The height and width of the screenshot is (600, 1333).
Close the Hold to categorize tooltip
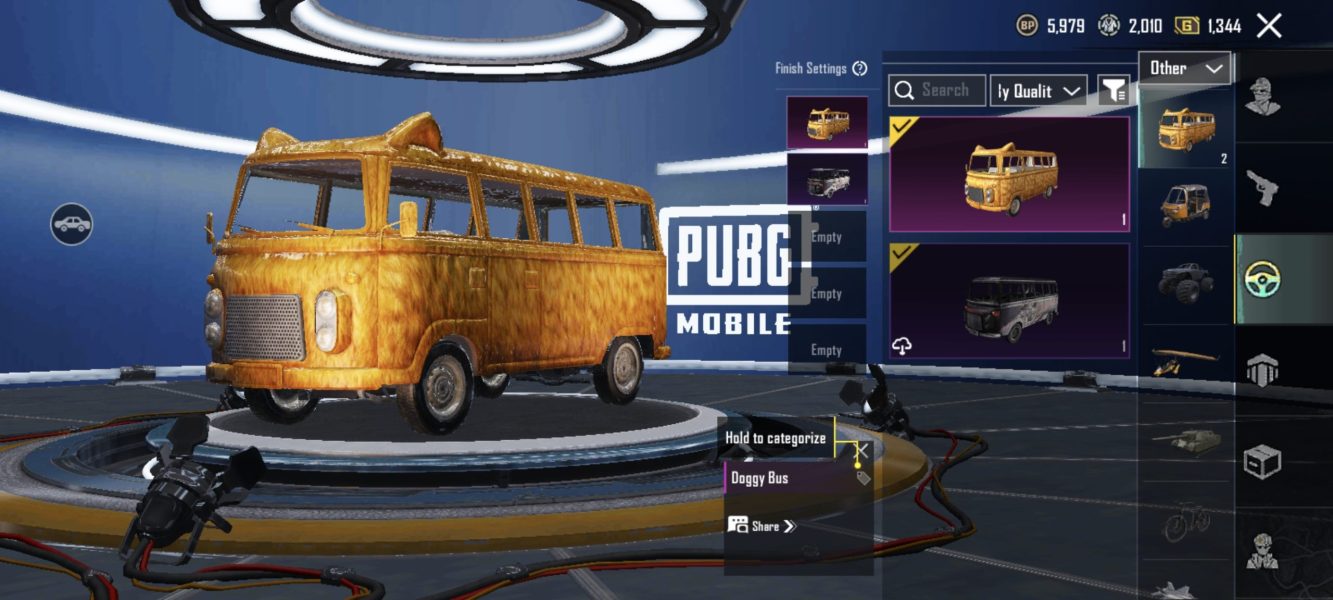coord(861,450)
